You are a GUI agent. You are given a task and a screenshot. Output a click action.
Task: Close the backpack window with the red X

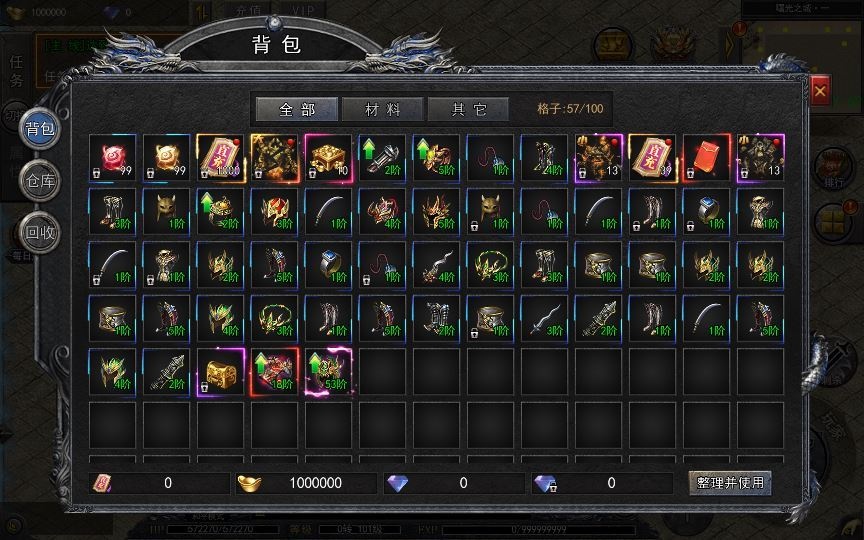(820, 92)
